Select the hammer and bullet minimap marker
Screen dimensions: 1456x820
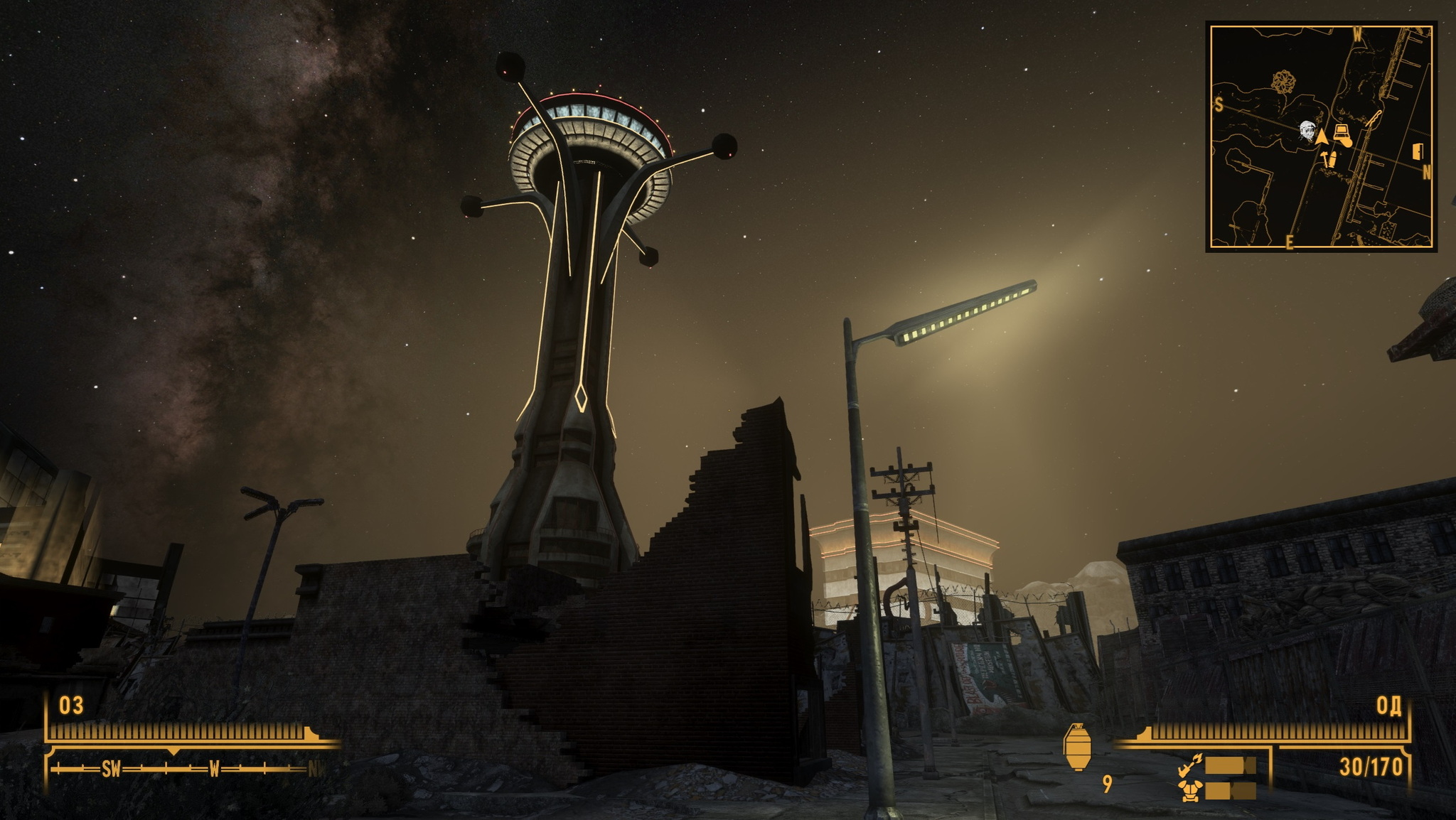1329,159
